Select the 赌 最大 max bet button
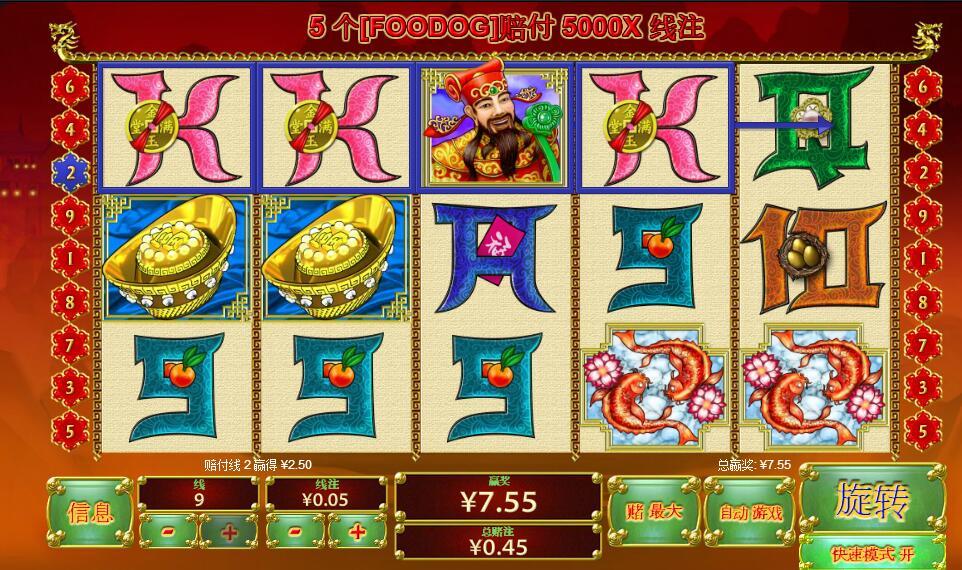 pyautogui.click(x=653, y=511)
